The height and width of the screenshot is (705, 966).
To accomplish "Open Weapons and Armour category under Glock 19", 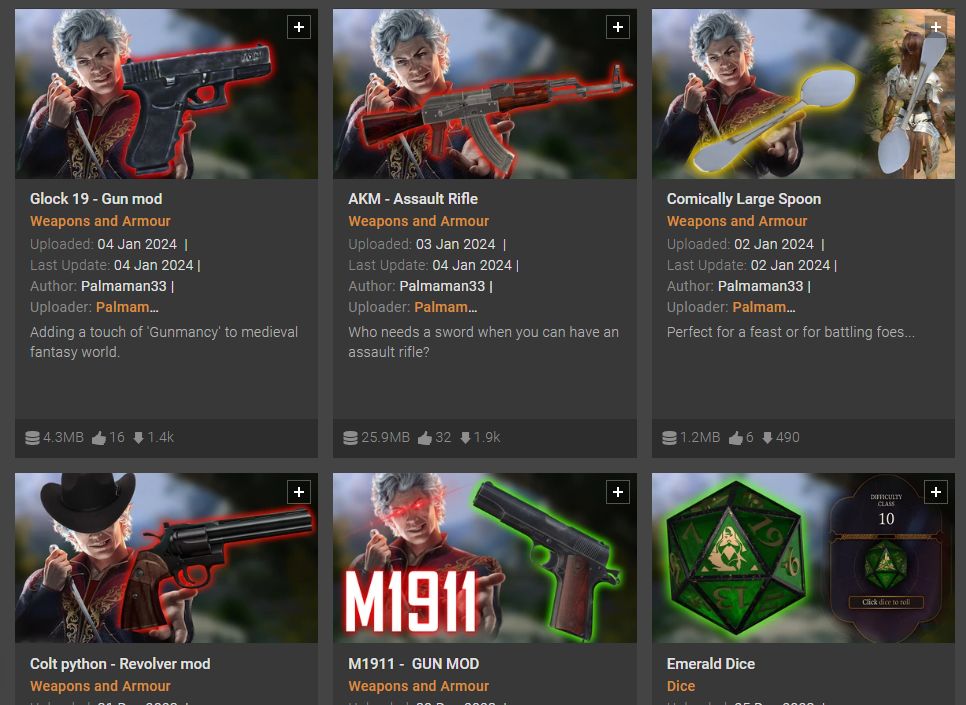I will pos(100,221).
